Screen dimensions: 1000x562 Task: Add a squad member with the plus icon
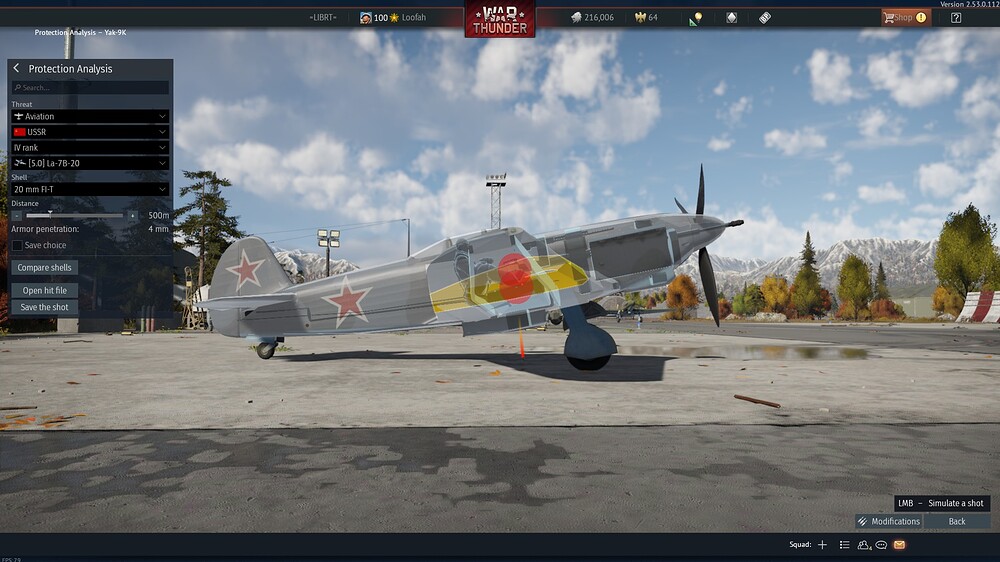(822, 545)
